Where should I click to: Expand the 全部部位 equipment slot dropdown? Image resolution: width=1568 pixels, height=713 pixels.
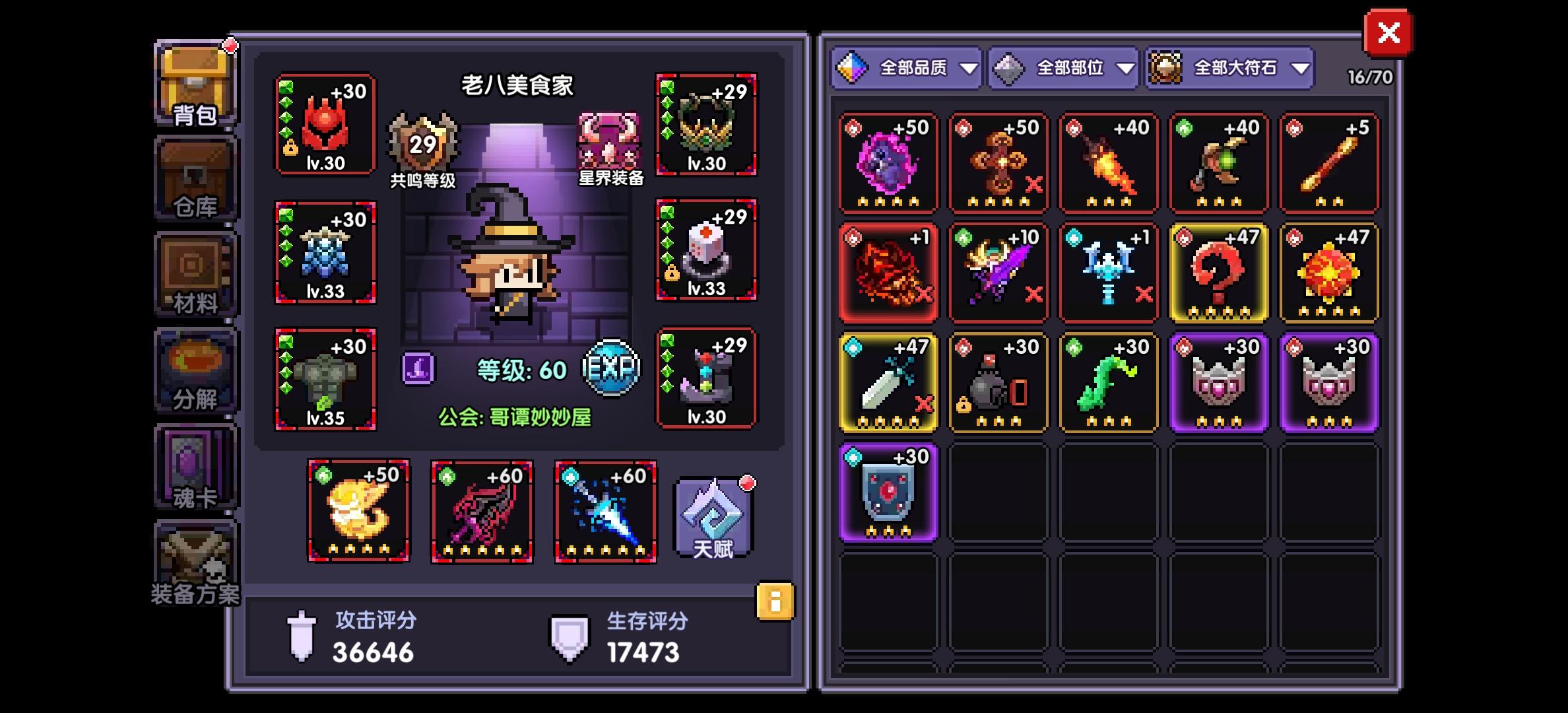1061,67
